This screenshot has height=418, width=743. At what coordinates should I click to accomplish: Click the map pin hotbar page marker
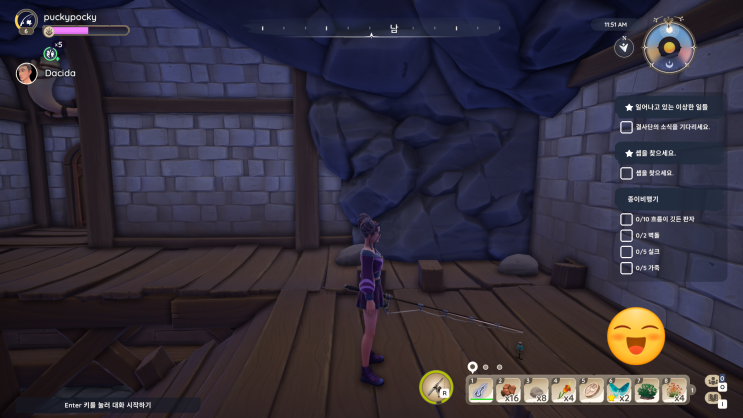pos(473,367)
